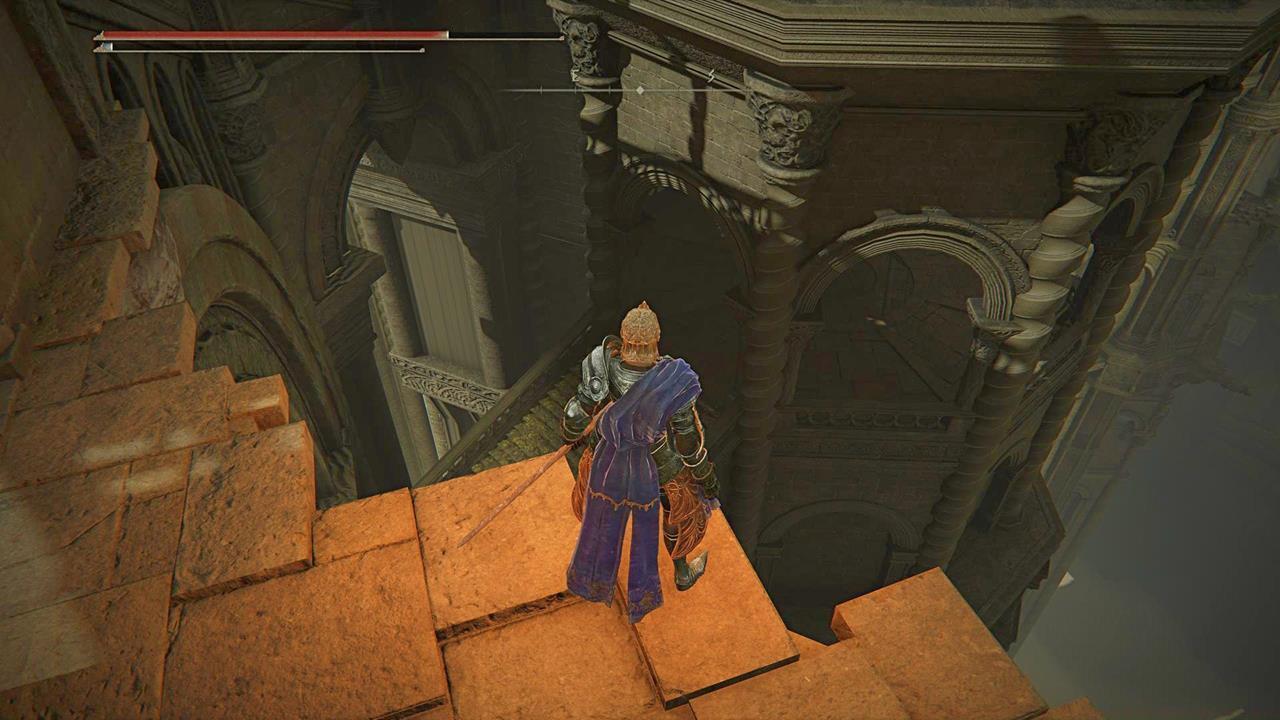
Task: Click the white diamond compass marker
Action: point(640,91)
